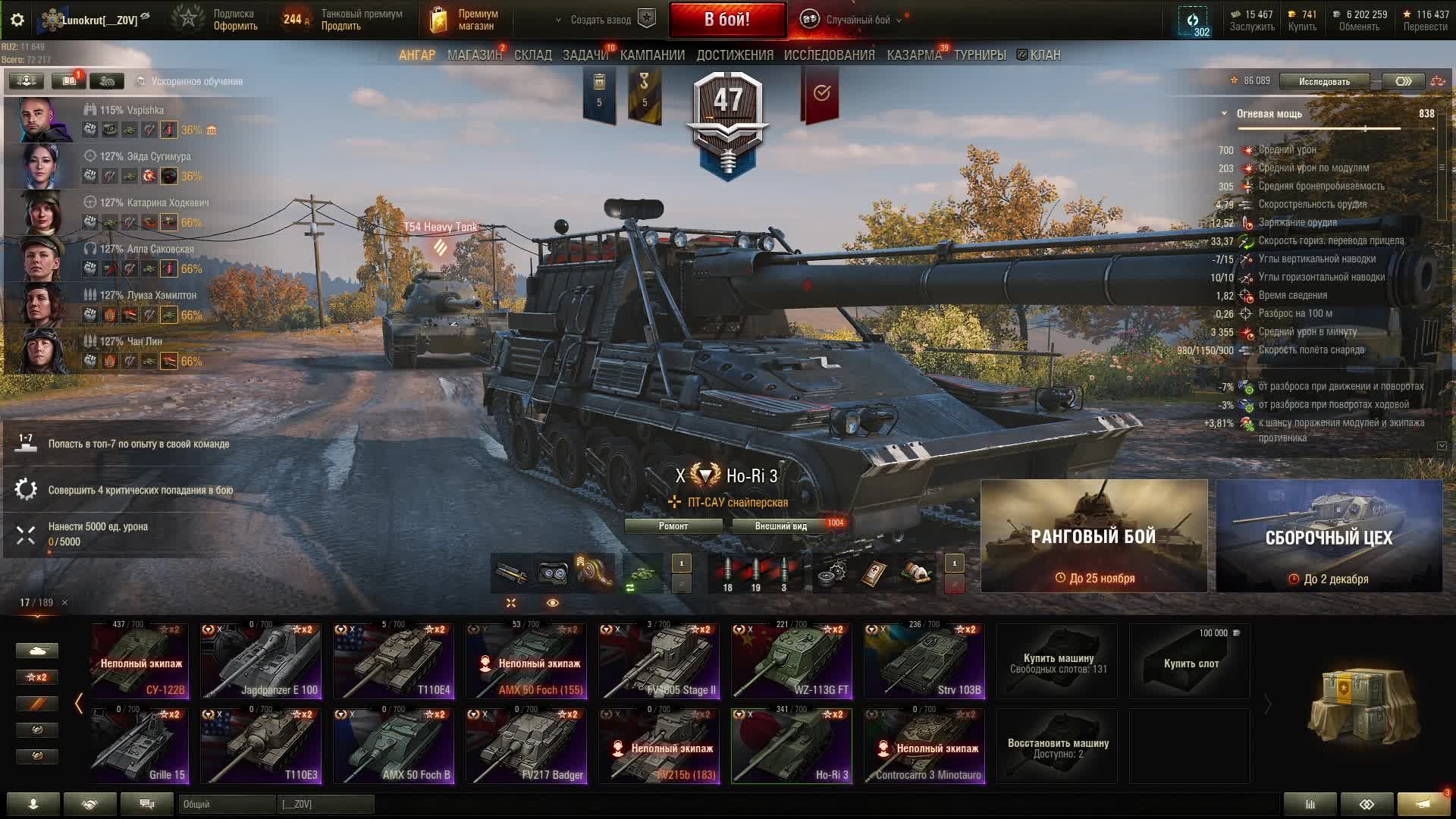Open the РАНГОВЫЙ БОЙ banner
This screenshot has width=1456, height=819.
(x=1094, y=536)
